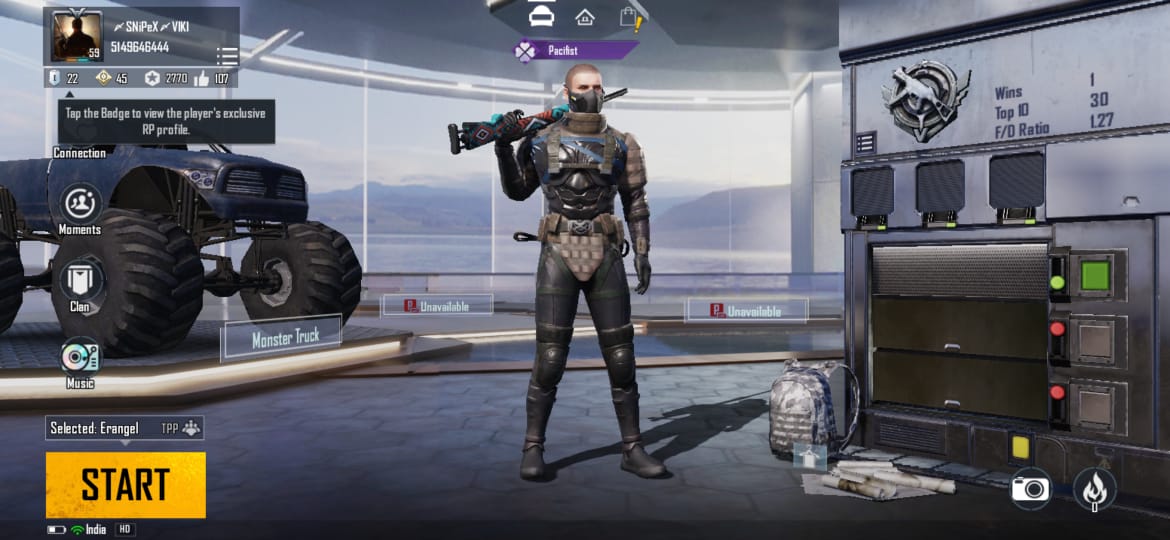1170x540 pixels.
Task: Open the camera screenshot mode
Action: click(x=1030, y=488)
